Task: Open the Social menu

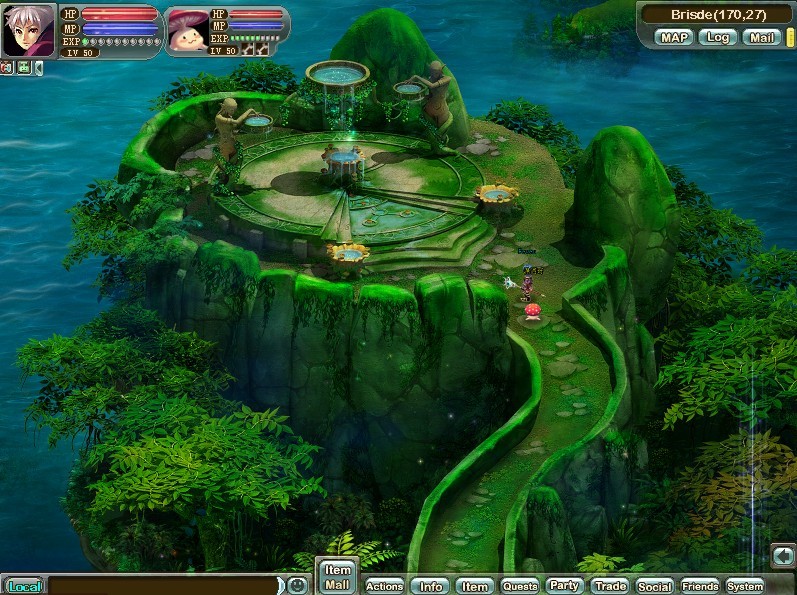Action: coord(654,587)
